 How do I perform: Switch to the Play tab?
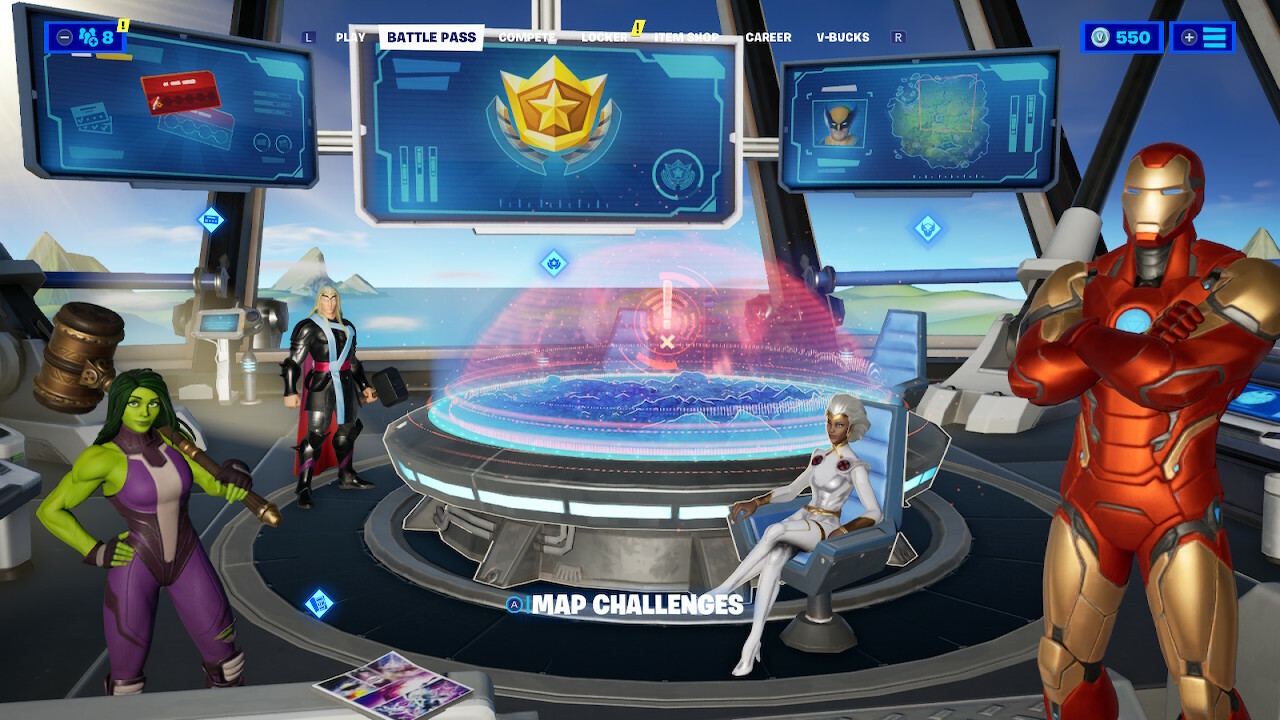pyautogui.click(x=350, y=38)
